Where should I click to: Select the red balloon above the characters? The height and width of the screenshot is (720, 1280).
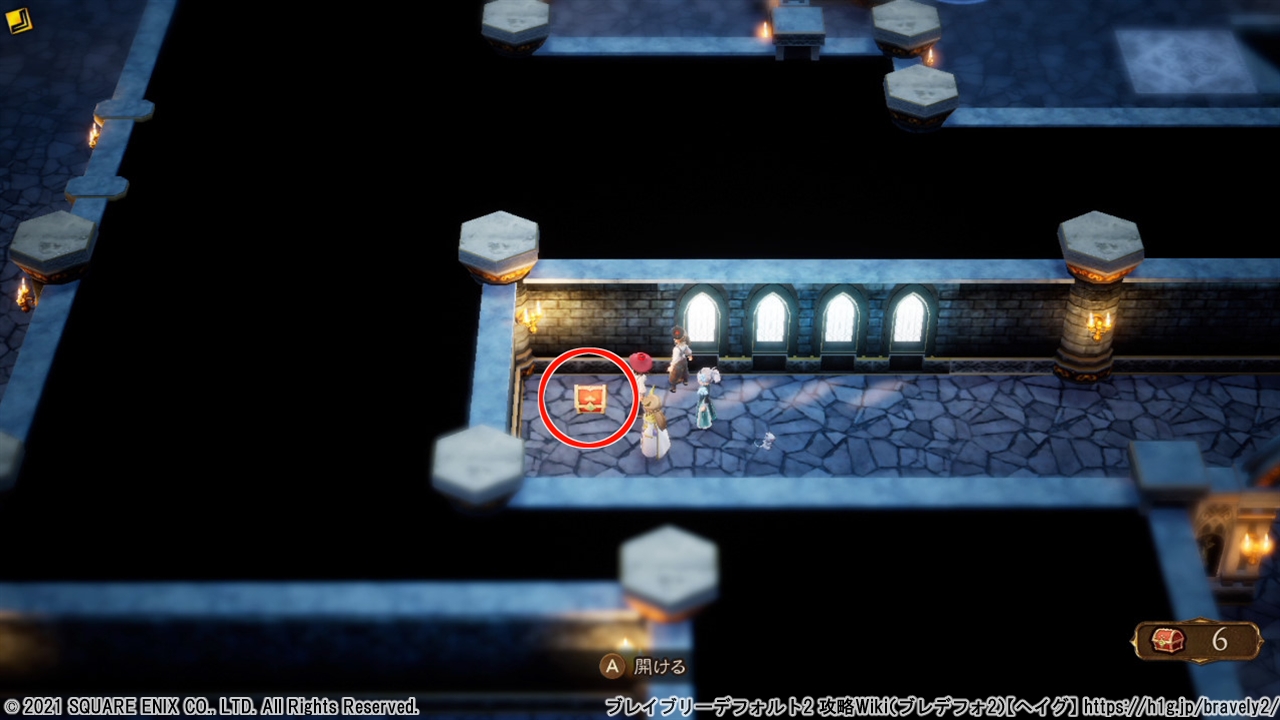(x=643, y=360)
